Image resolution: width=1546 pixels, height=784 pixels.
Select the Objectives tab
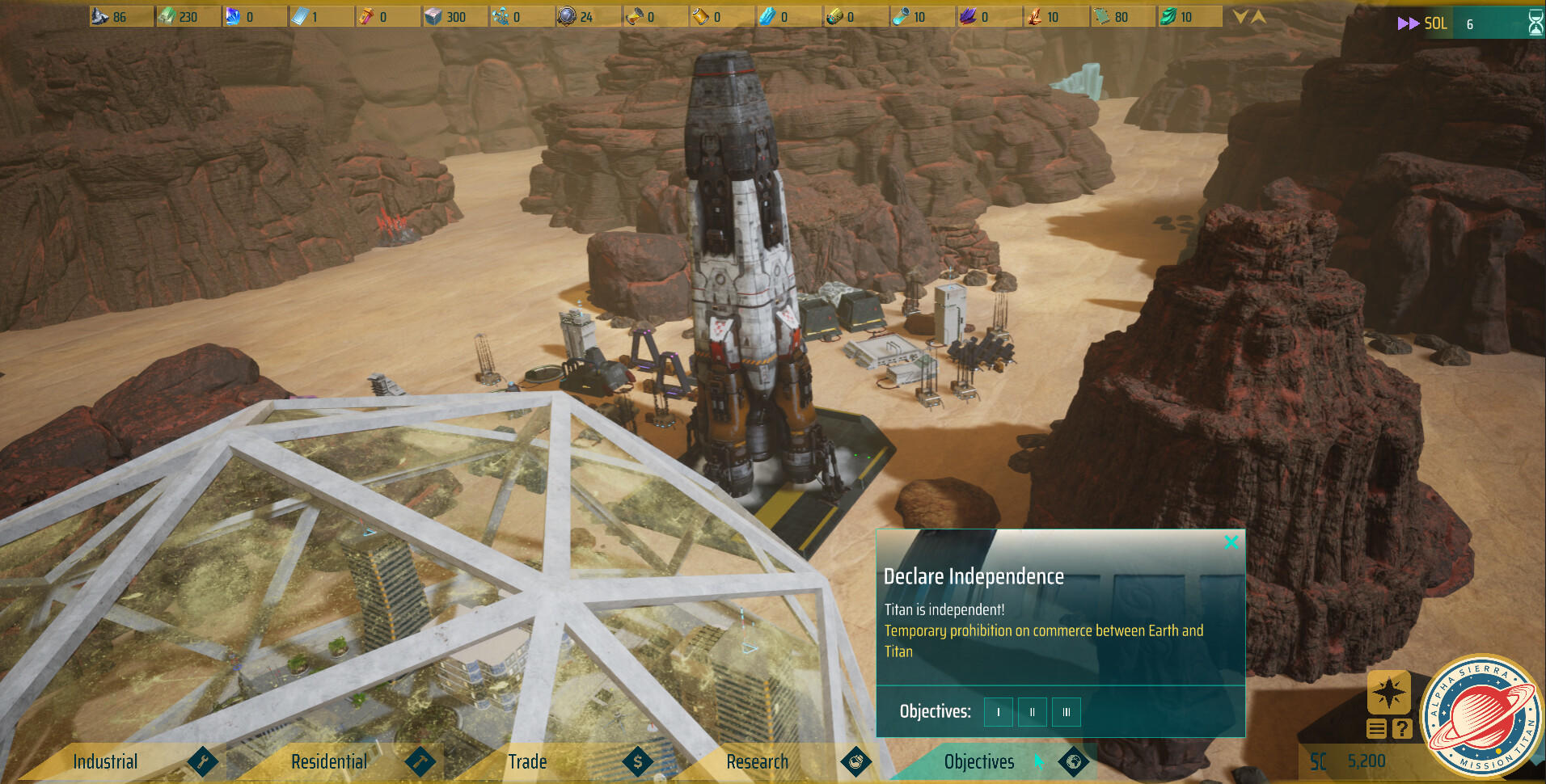979,761
